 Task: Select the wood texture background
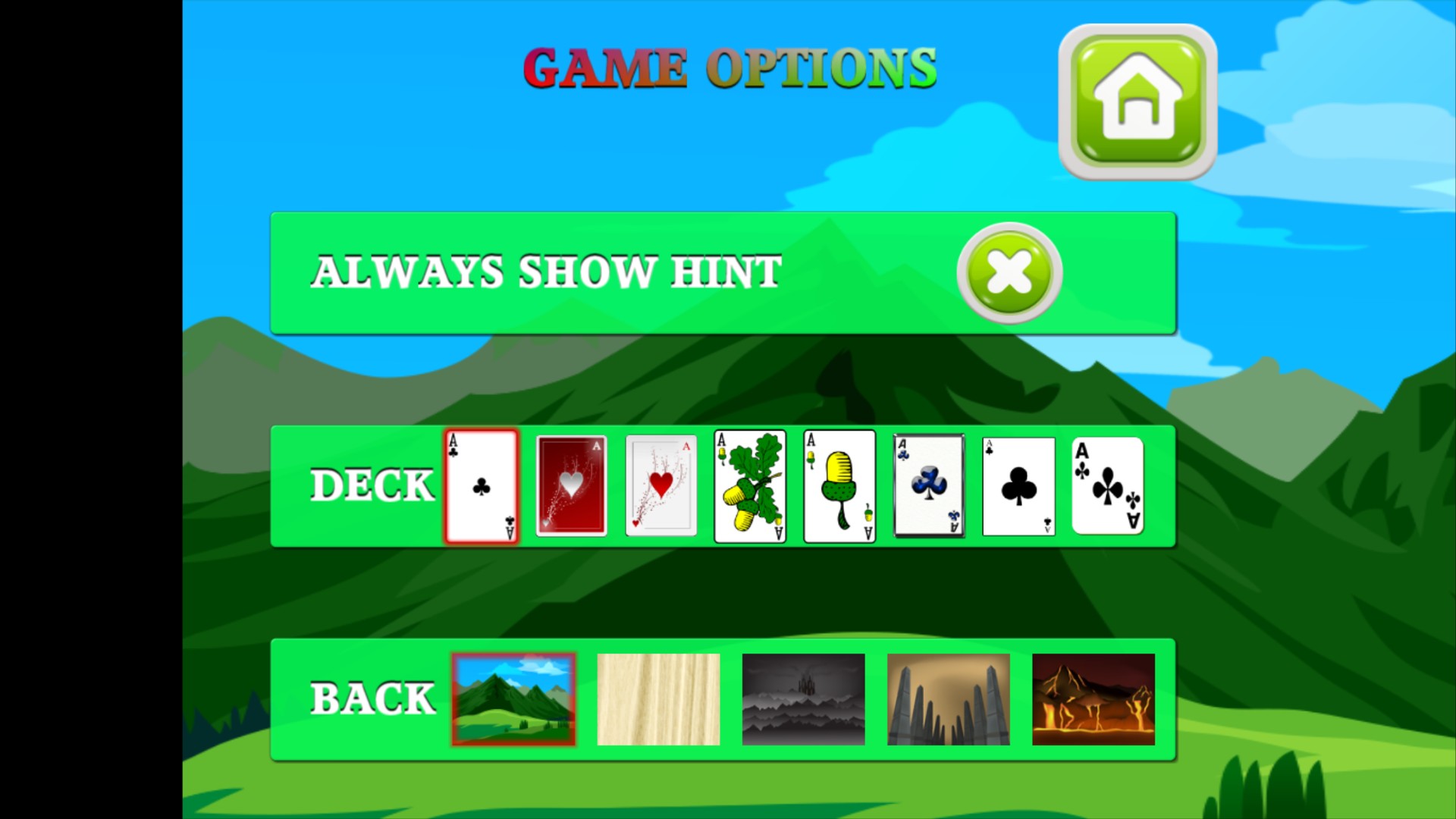(x=657, y=698)
